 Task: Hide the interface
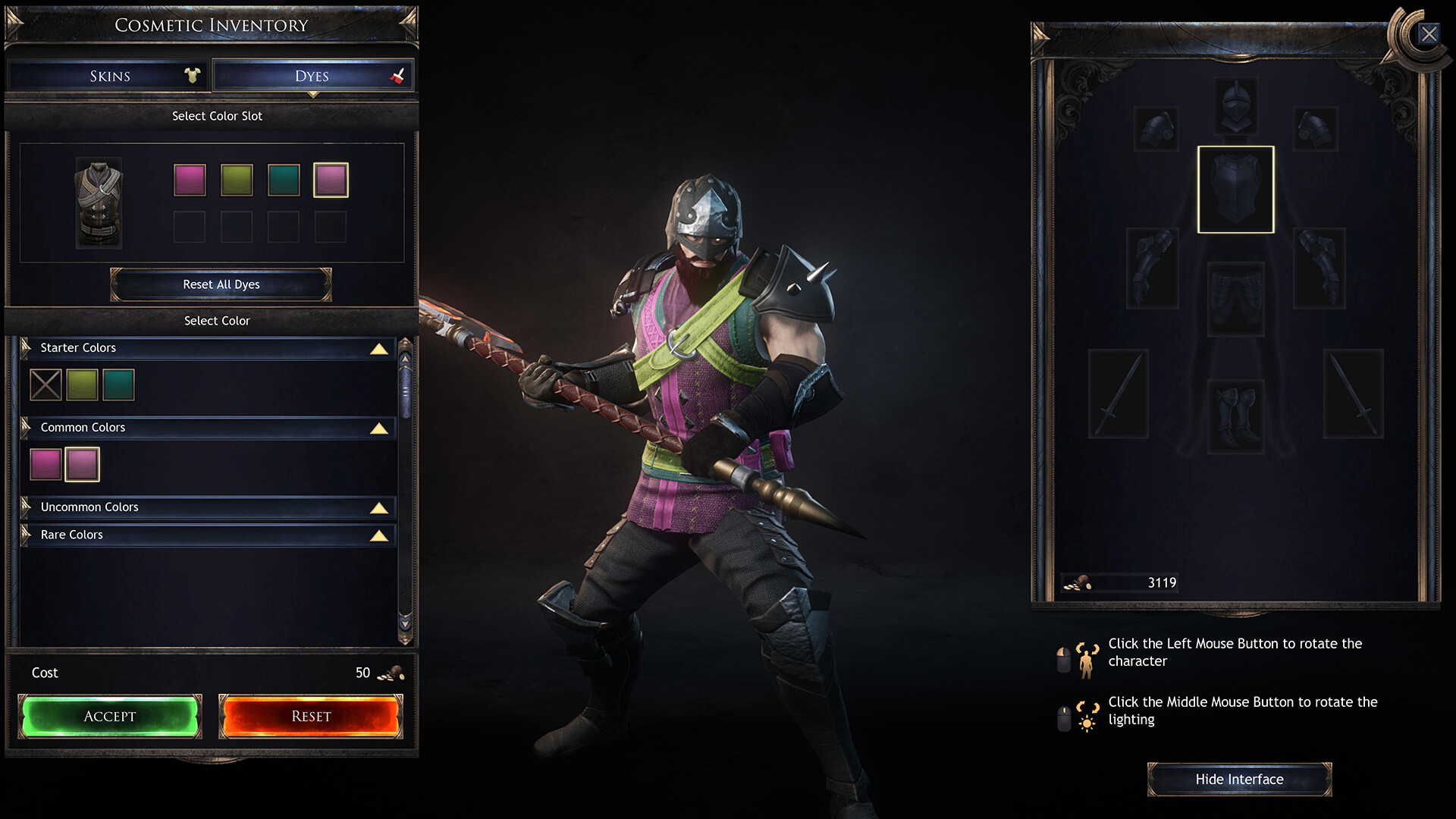(x=1239, y=780)
